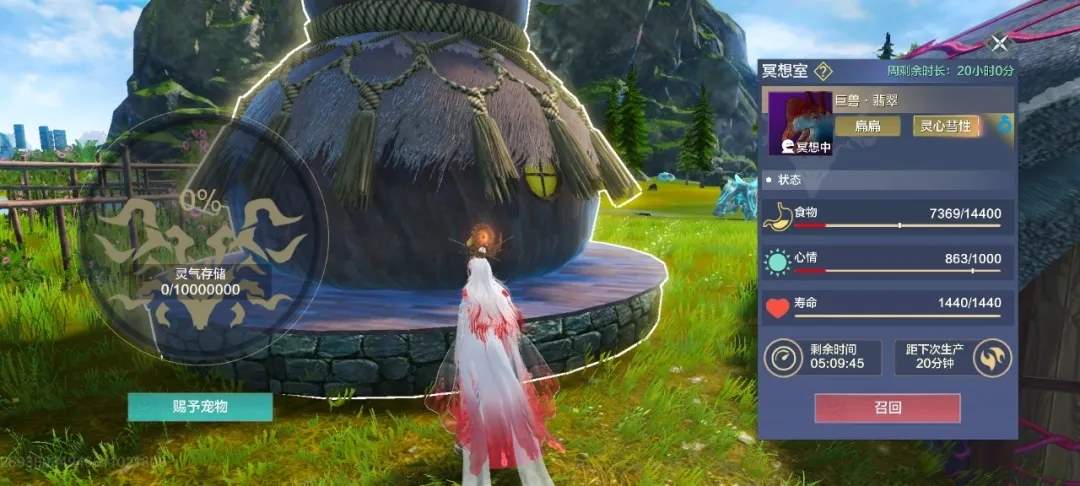Select the meditating pet portrait thumbnail
Image resolution: width=1080 pixels, height=486 pixels.
pos(800,124)
